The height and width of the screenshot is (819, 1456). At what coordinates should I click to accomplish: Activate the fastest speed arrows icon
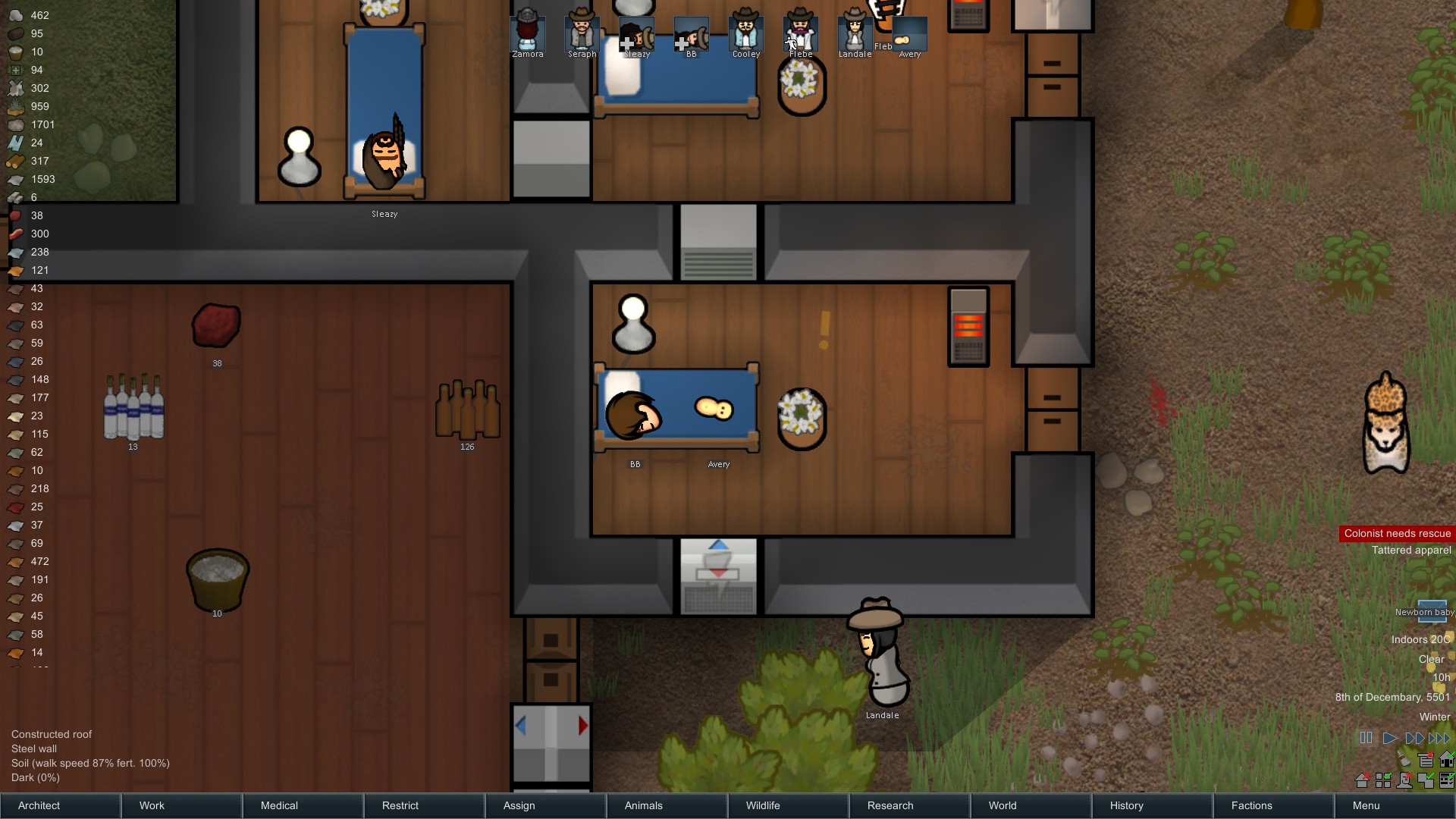(x=1440, y=738)
